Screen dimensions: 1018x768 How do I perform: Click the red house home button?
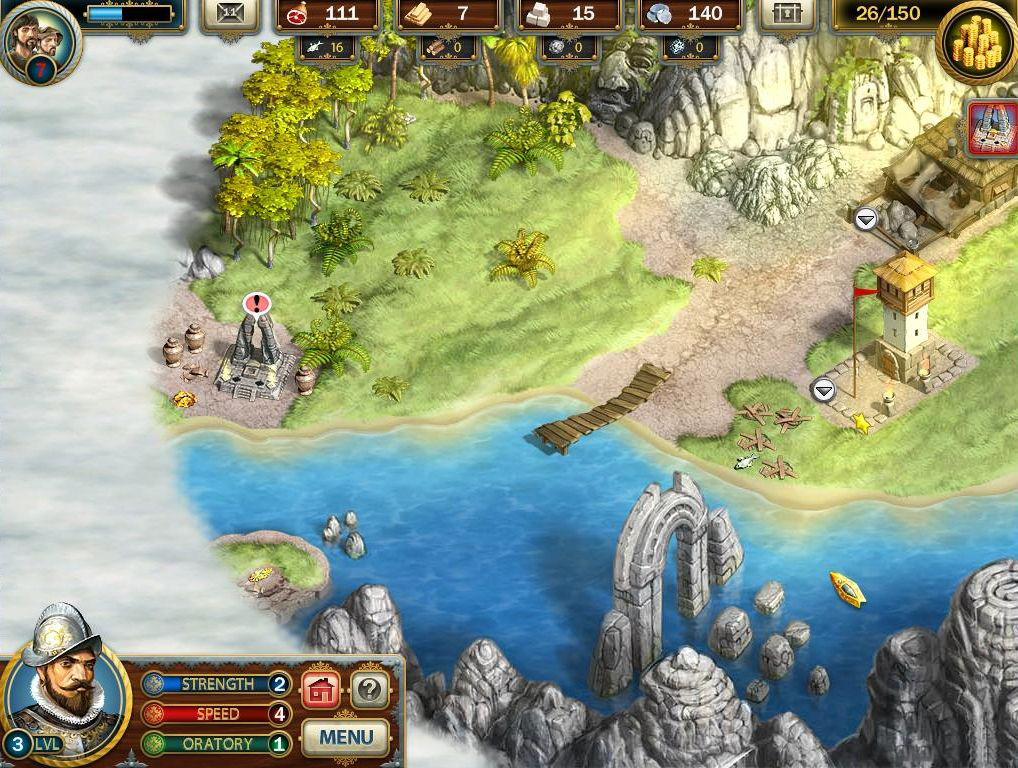[321, 689]
